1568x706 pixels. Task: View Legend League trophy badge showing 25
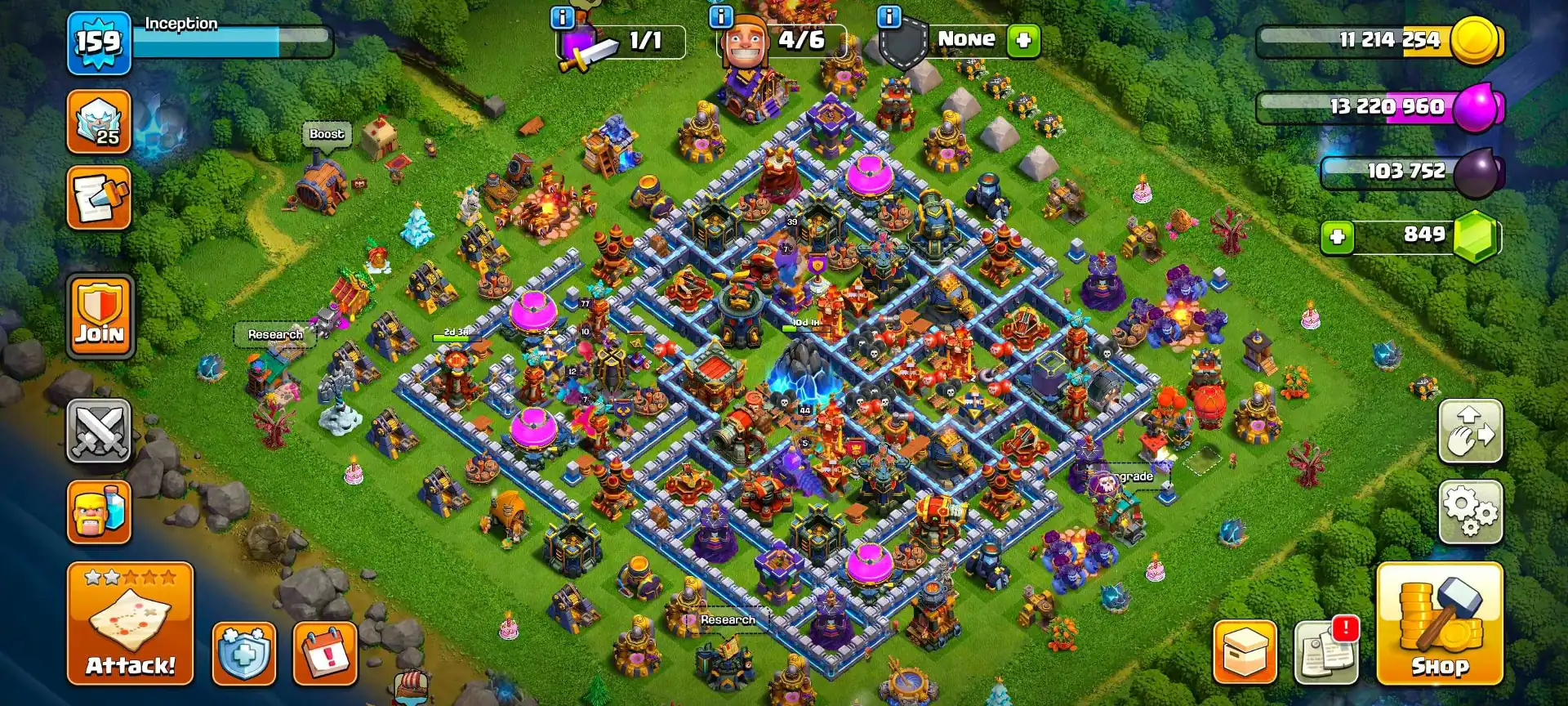coord(98,123)
